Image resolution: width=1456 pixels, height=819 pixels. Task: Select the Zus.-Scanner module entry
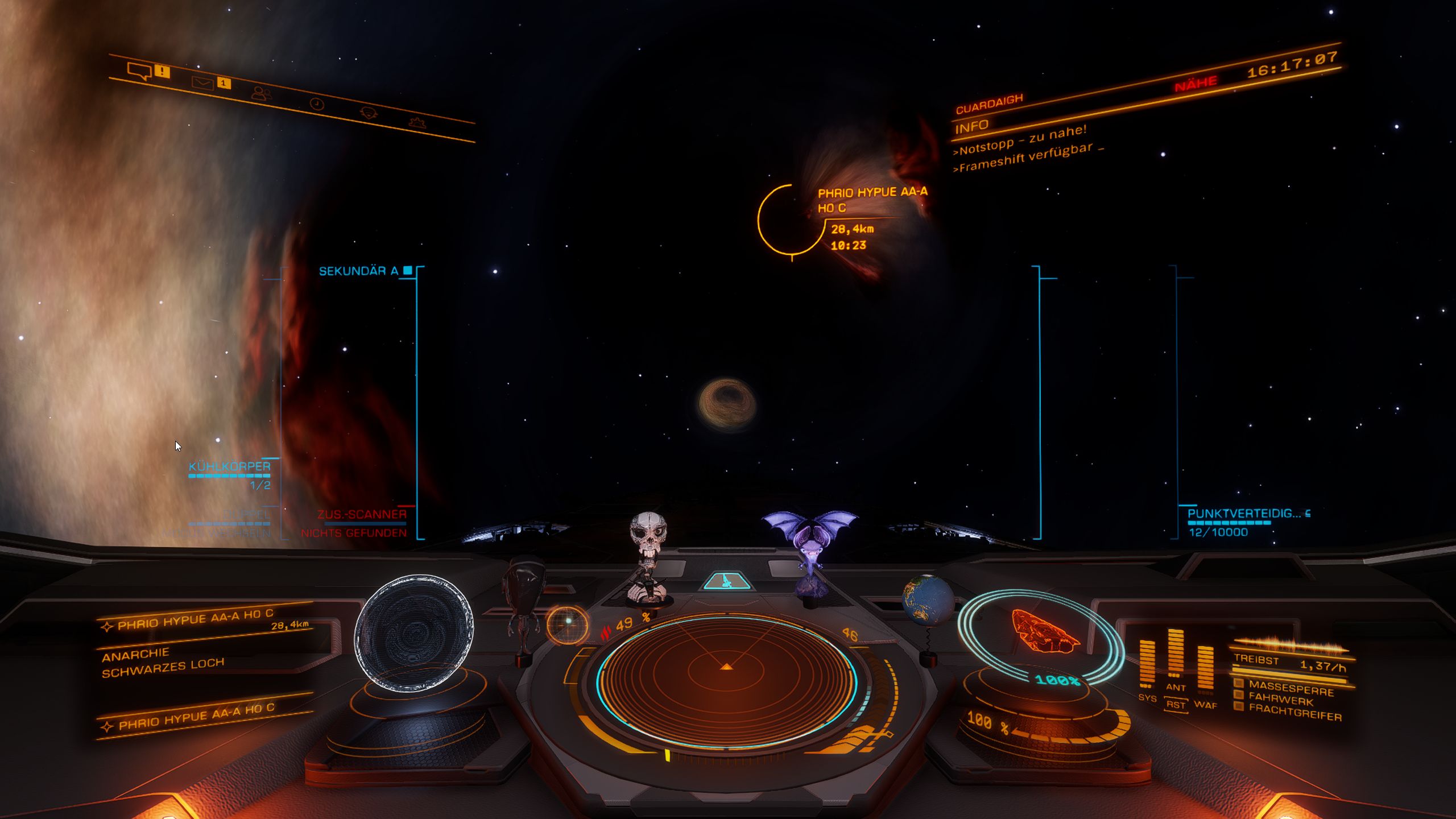click(362, 515)
